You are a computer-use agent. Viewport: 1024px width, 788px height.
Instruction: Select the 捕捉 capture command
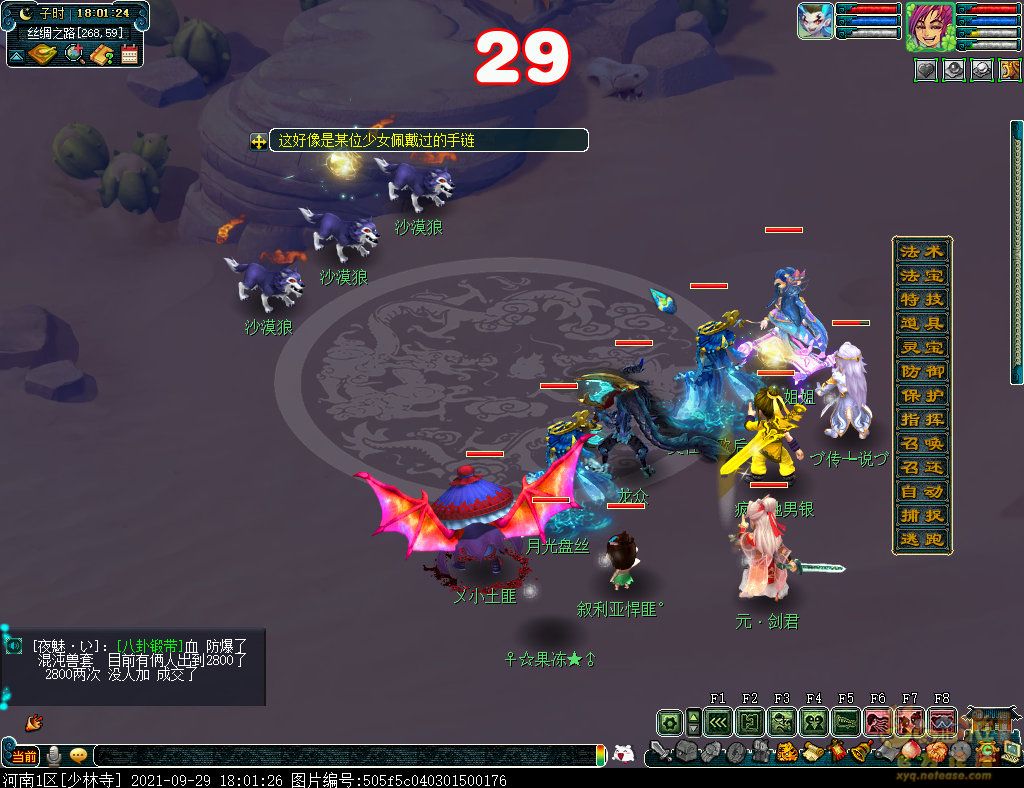click(921, 515)
